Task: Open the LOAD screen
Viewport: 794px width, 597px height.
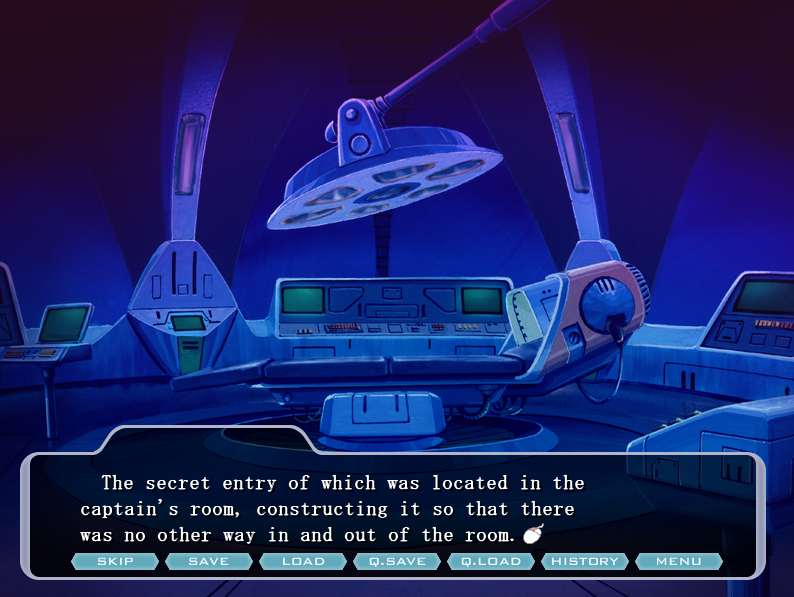Action: pos(303,561)
